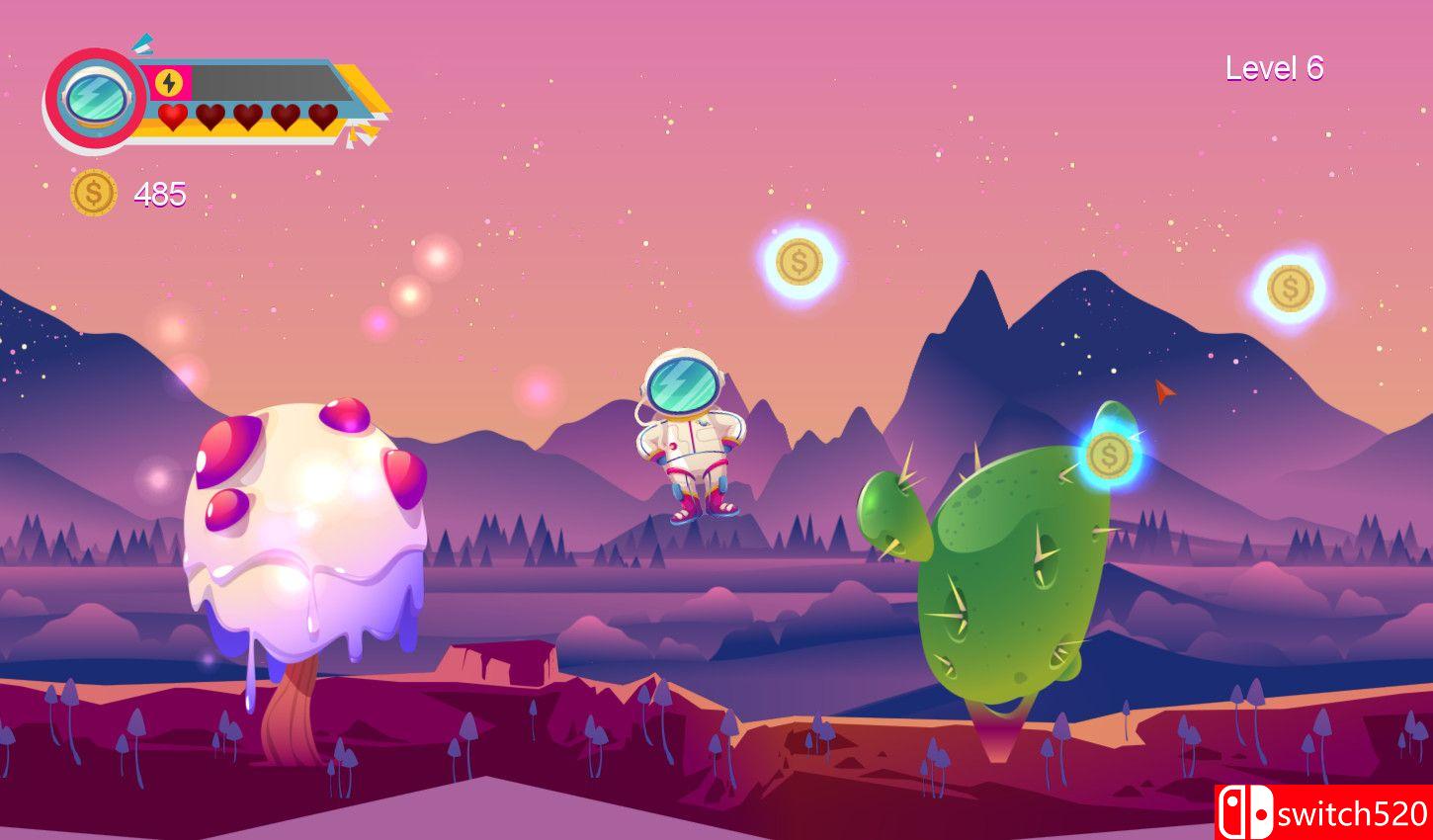Screen dimensions: 1433x840
Task: Click the glowing coin floating in the sky
Action: click(800, 263)
